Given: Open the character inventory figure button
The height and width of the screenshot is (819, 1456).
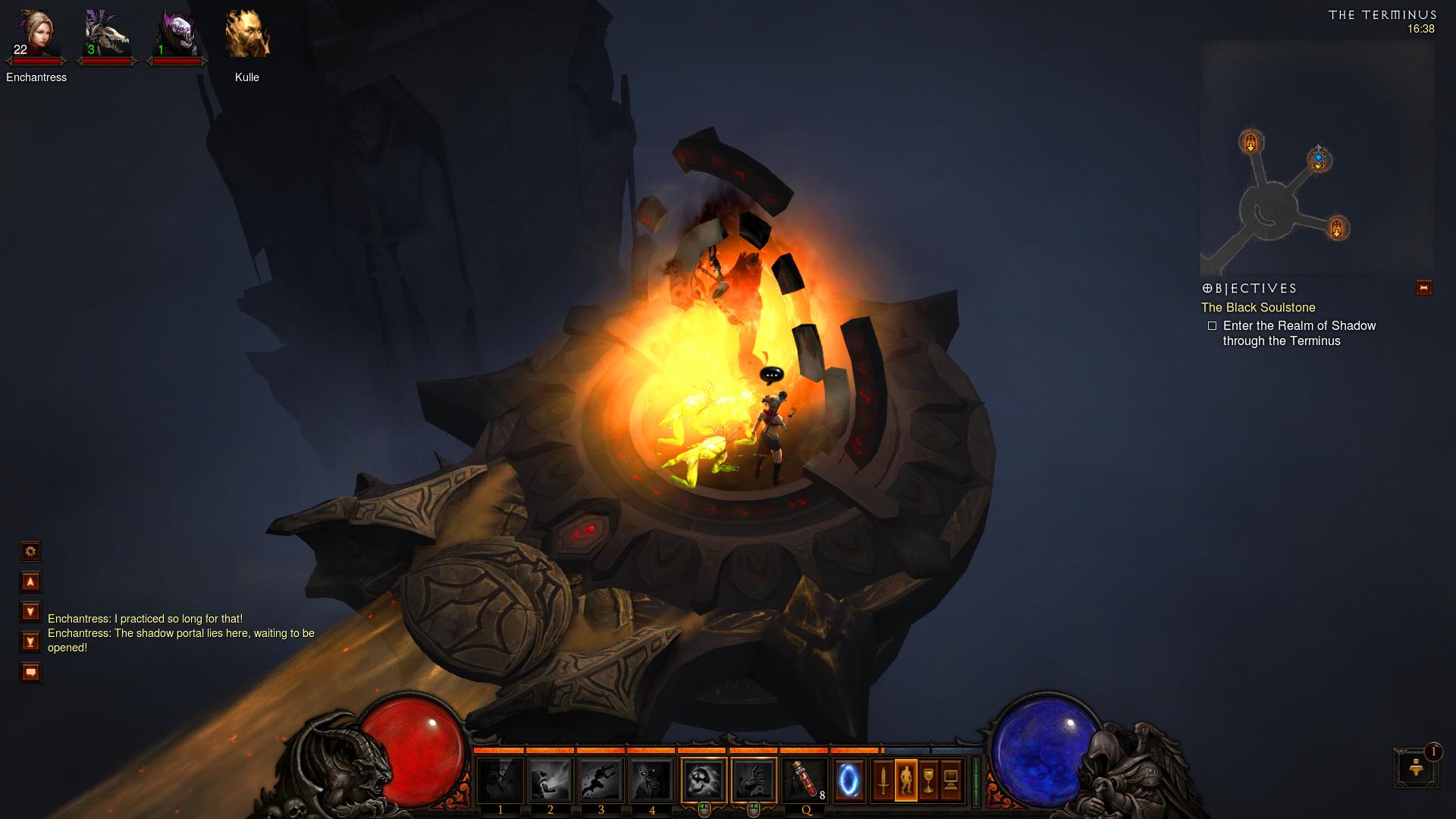Looking at the screenshot, I should pos(905,780).
